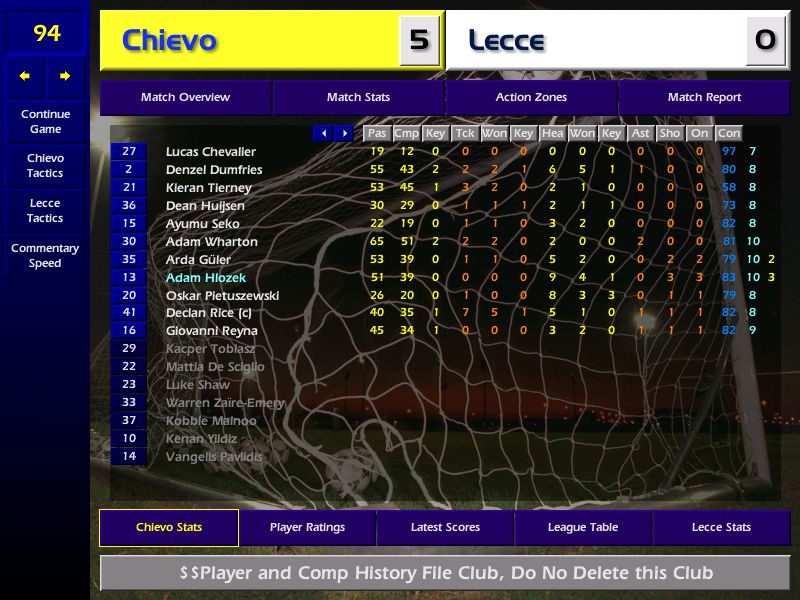800x600 pixels.
Task: Select player Adam Hlozek
Action: pos(206,278)
